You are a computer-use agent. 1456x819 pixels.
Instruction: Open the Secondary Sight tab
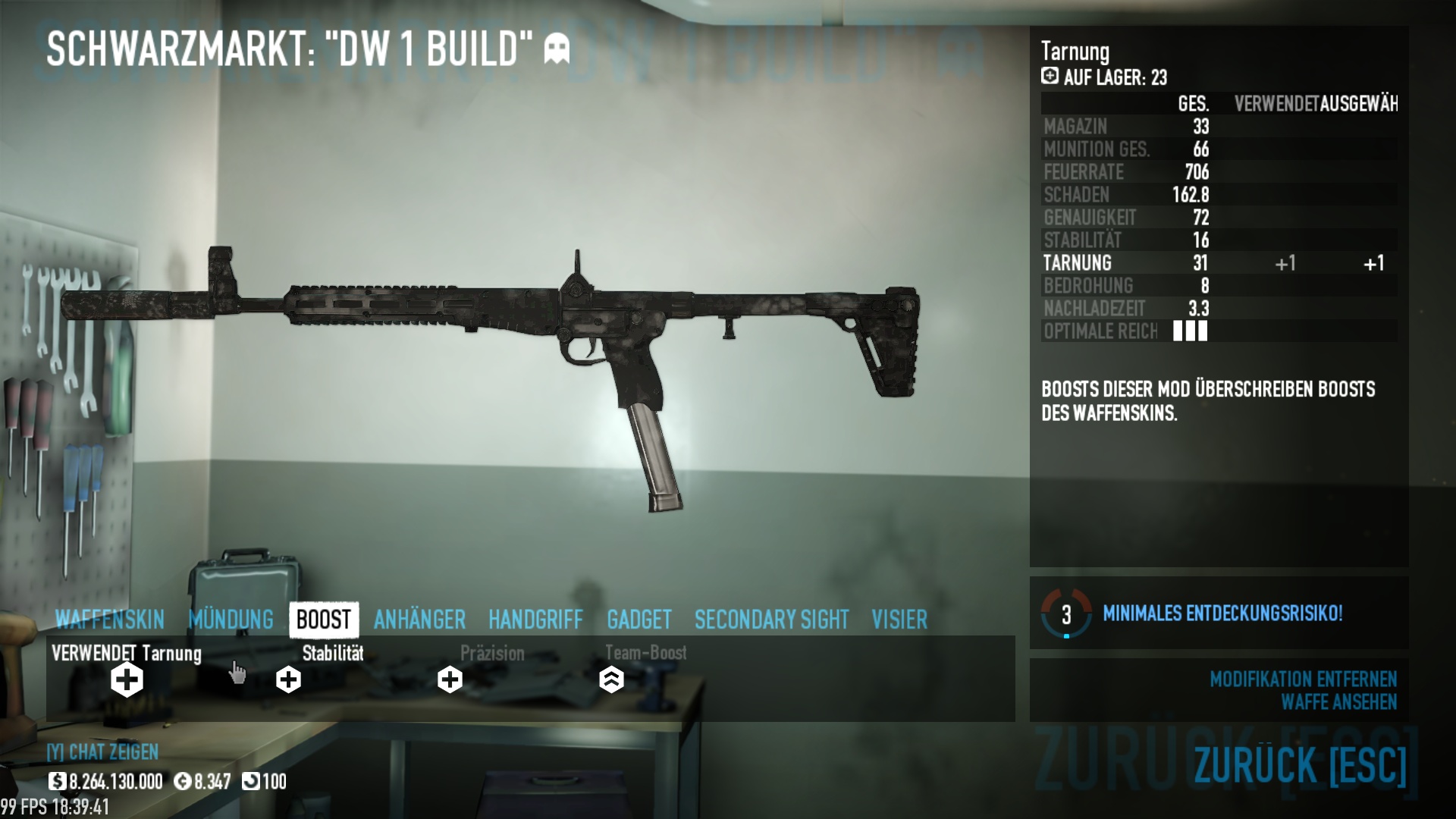[x=771, y=620]
